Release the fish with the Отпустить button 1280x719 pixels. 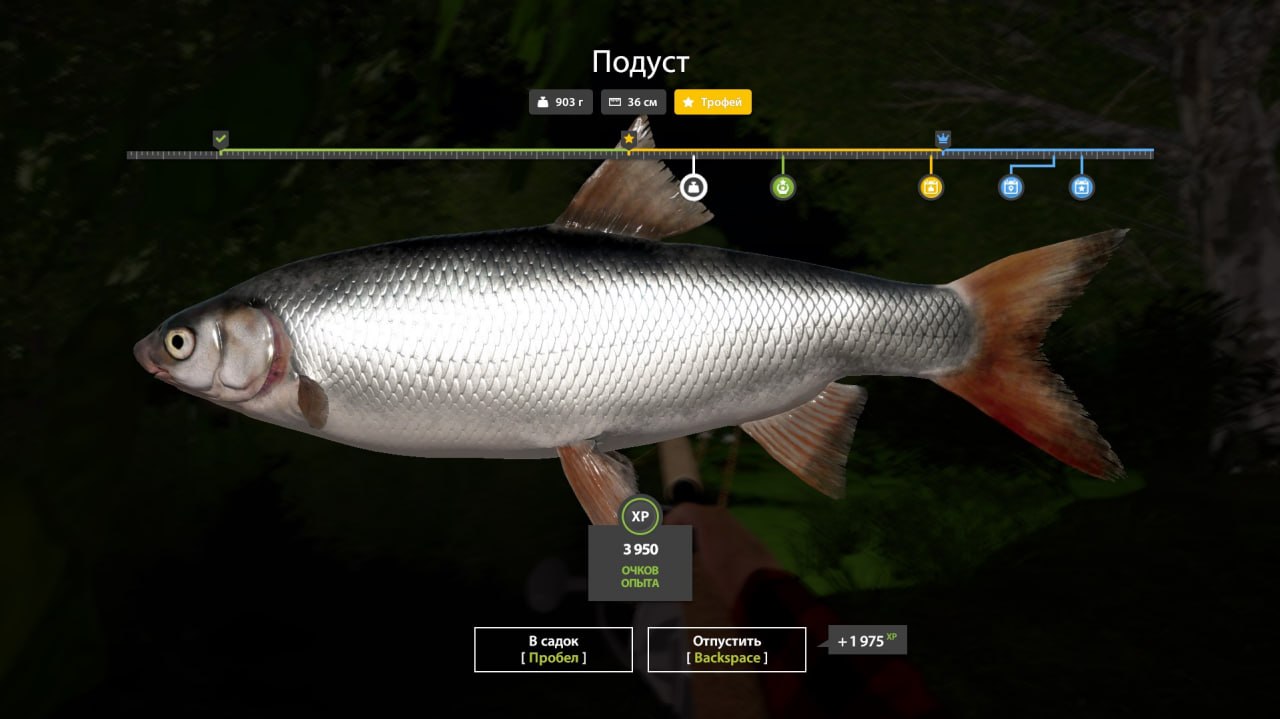(x=726, y=649)
